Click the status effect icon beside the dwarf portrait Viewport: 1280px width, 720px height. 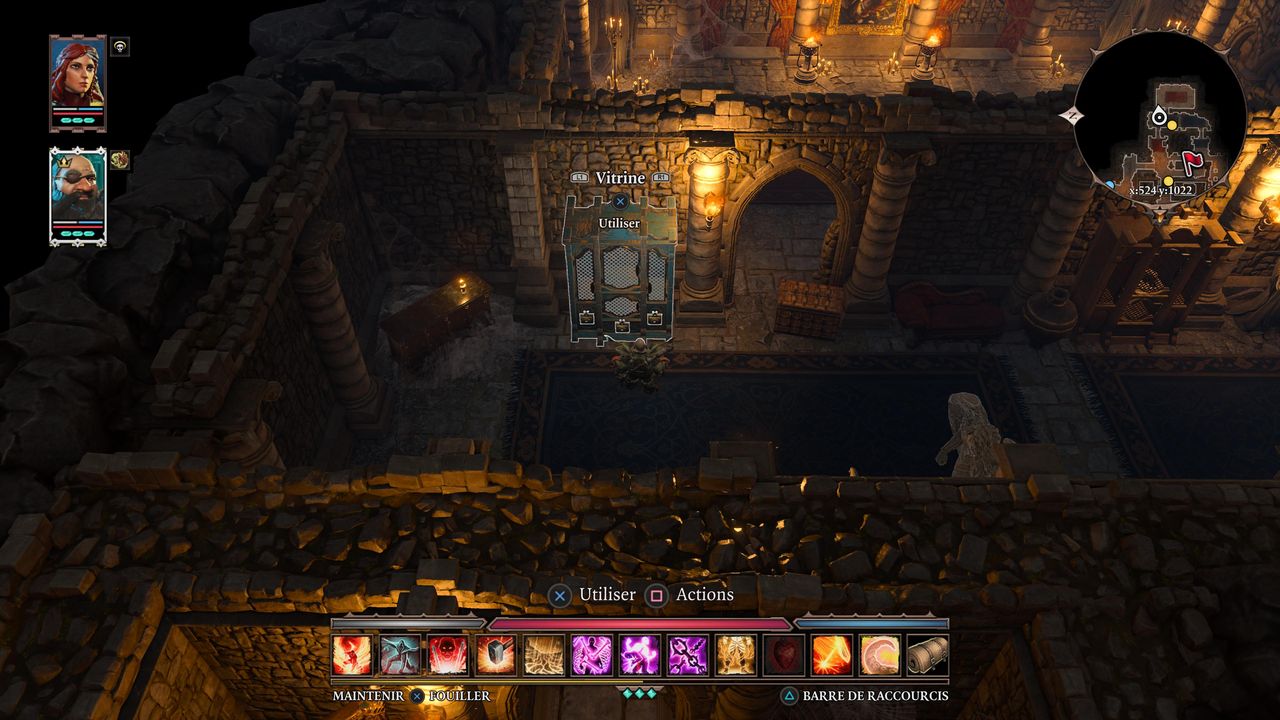pos(119,159)
